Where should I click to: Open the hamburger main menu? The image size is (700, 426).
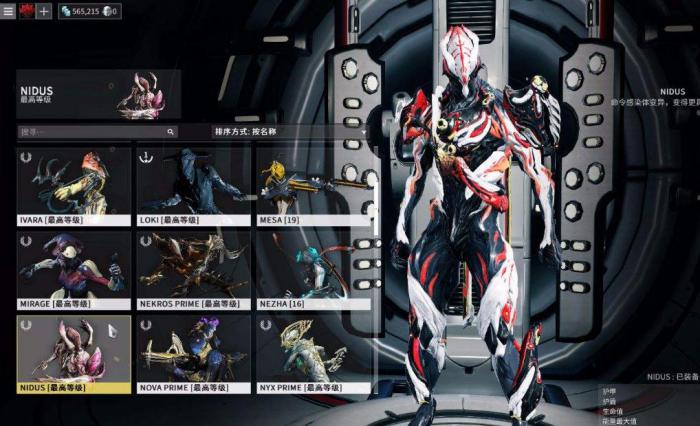tap(9, 11)
